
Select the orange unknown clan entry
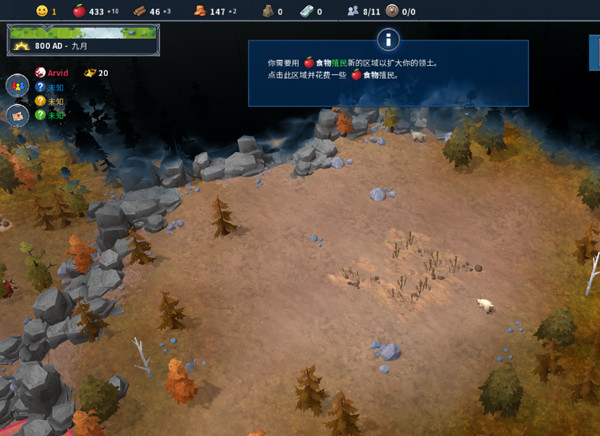[50, 101]
